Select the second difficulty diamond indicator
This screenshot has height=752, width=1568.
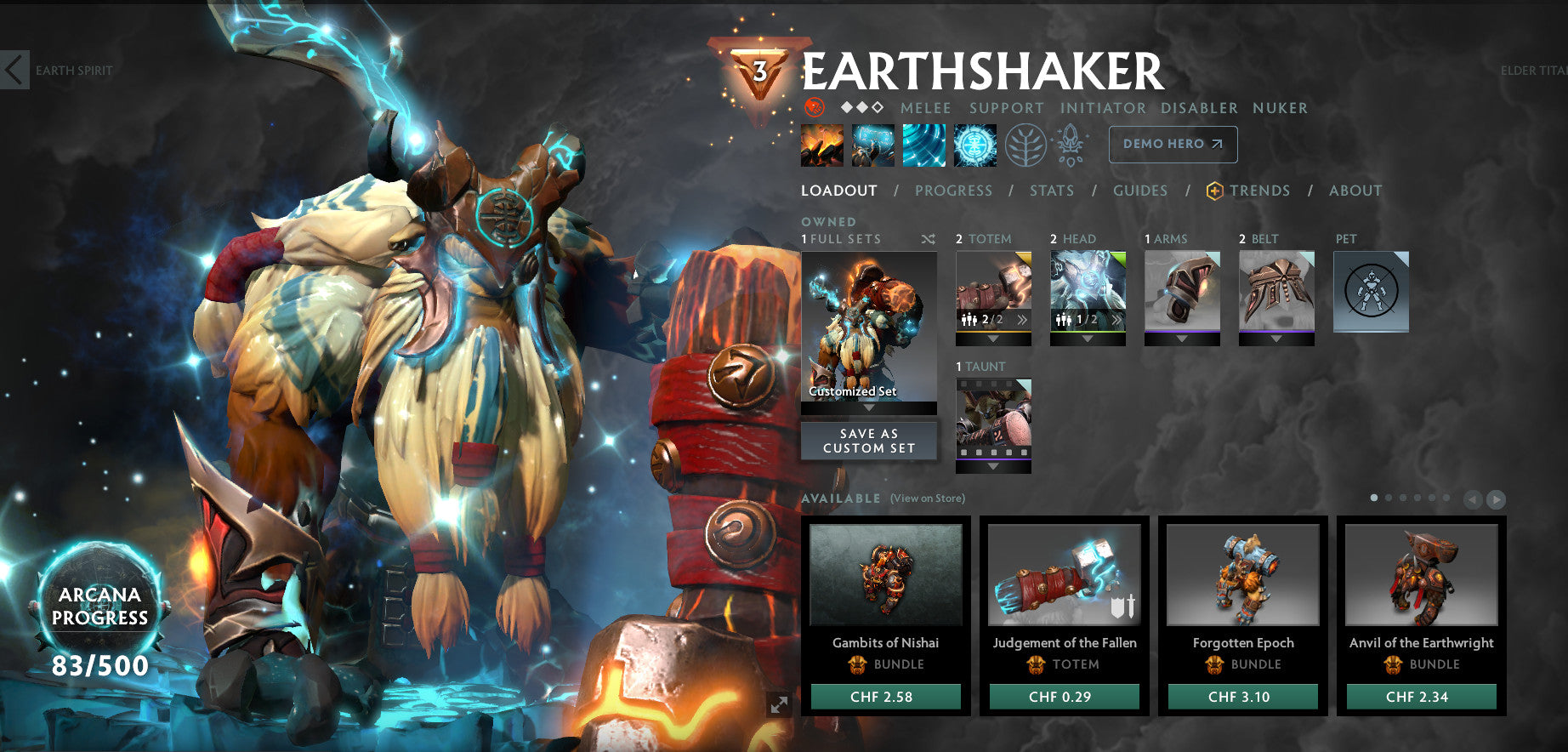861,108
